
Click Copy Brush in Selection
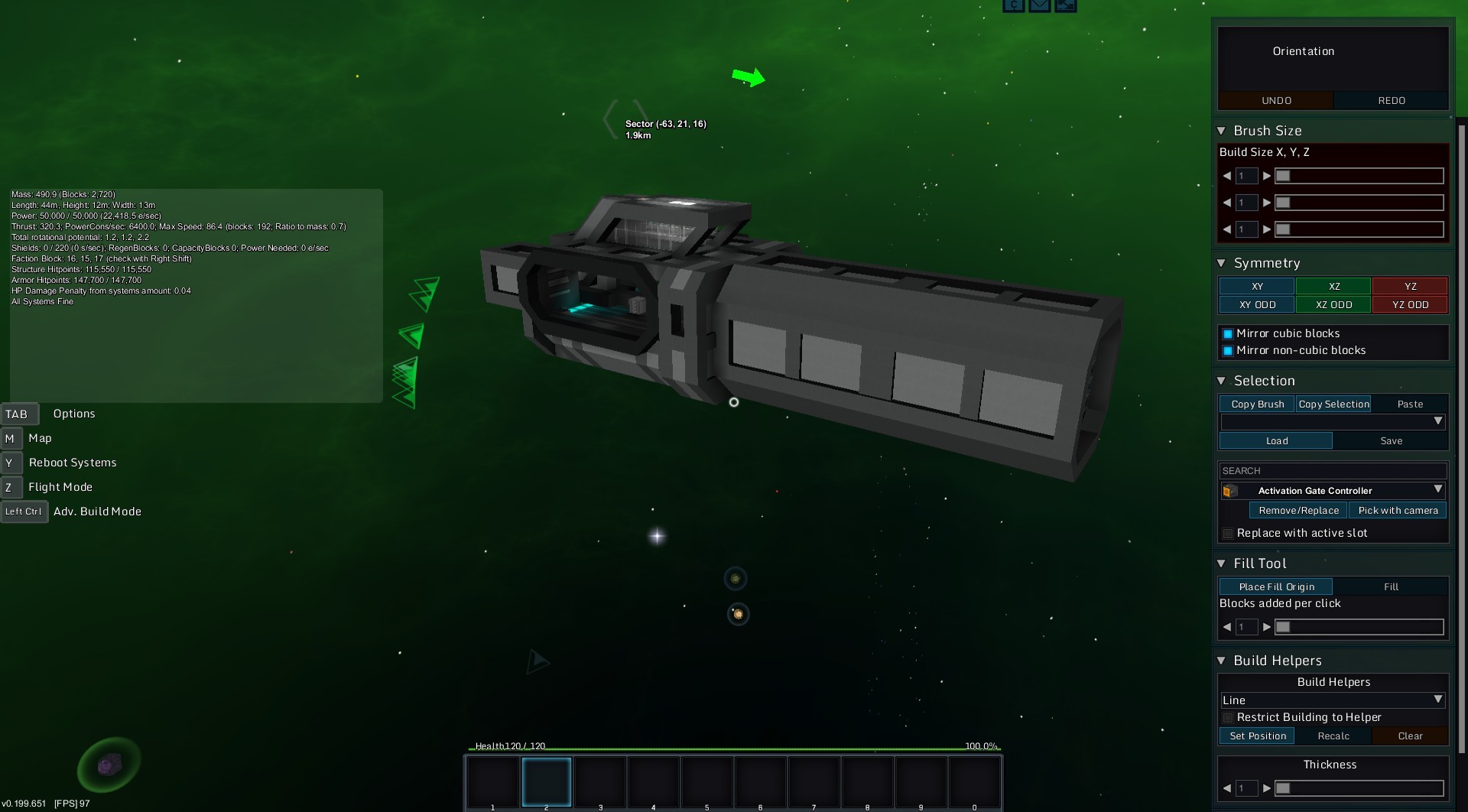point(1257,404)
